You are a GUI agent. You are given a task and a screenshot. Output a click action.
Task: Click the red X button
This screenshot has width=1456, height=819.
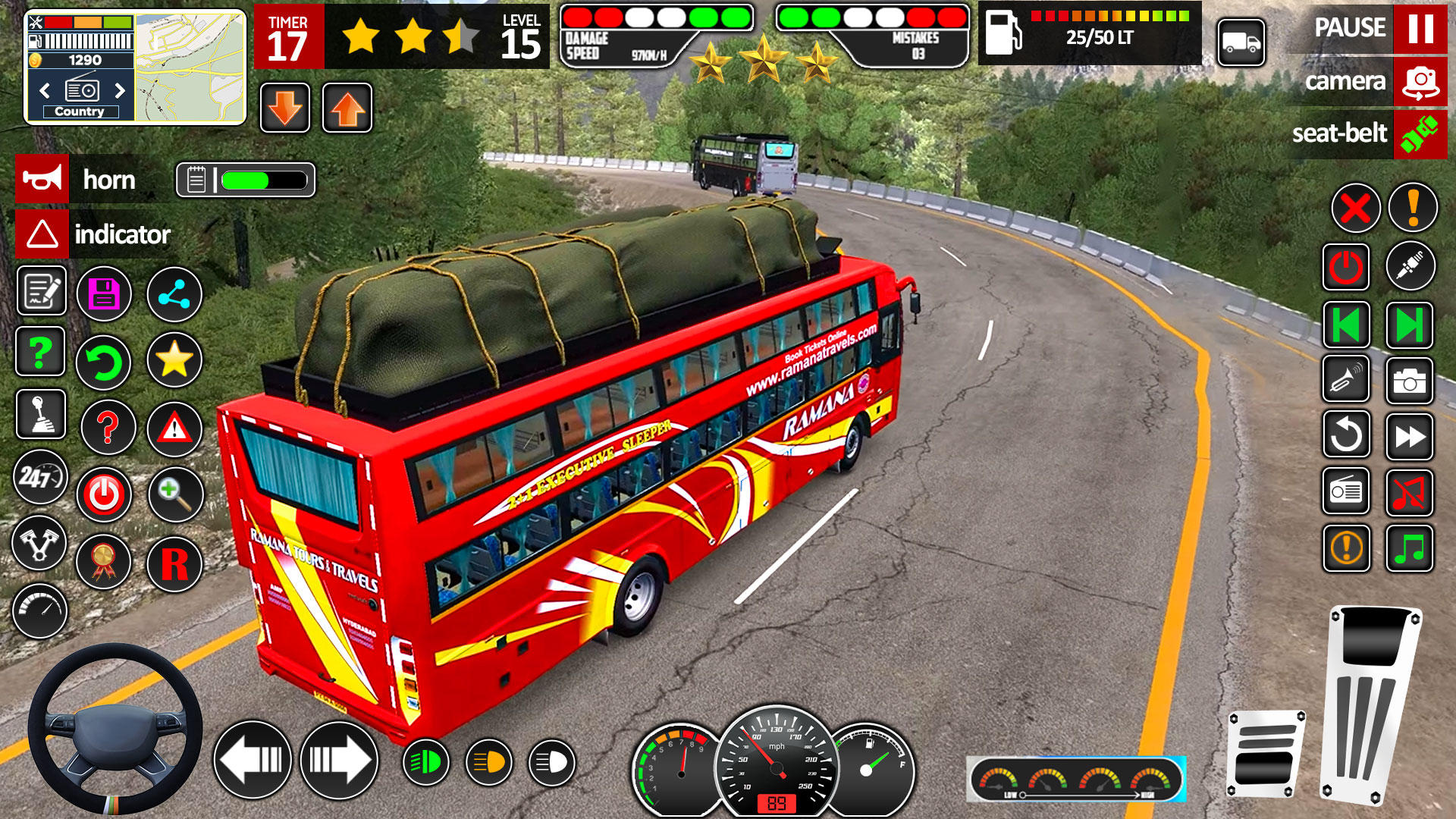pyautogui.click(x=1355, y=208)
